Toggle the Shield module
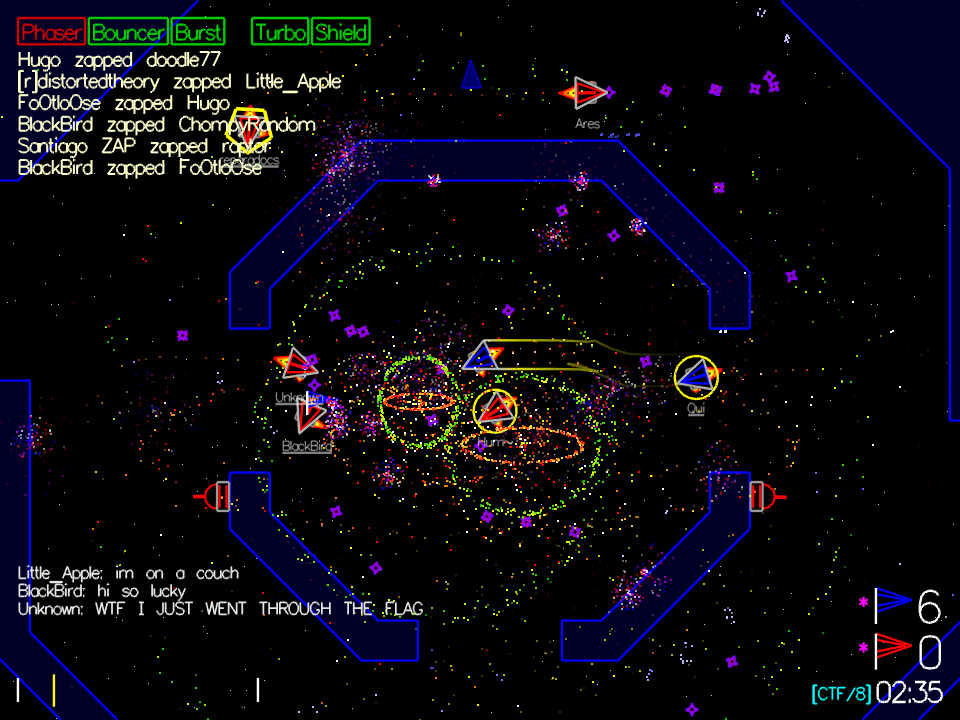This screenshot has height=720, width=960. point(341,32)
